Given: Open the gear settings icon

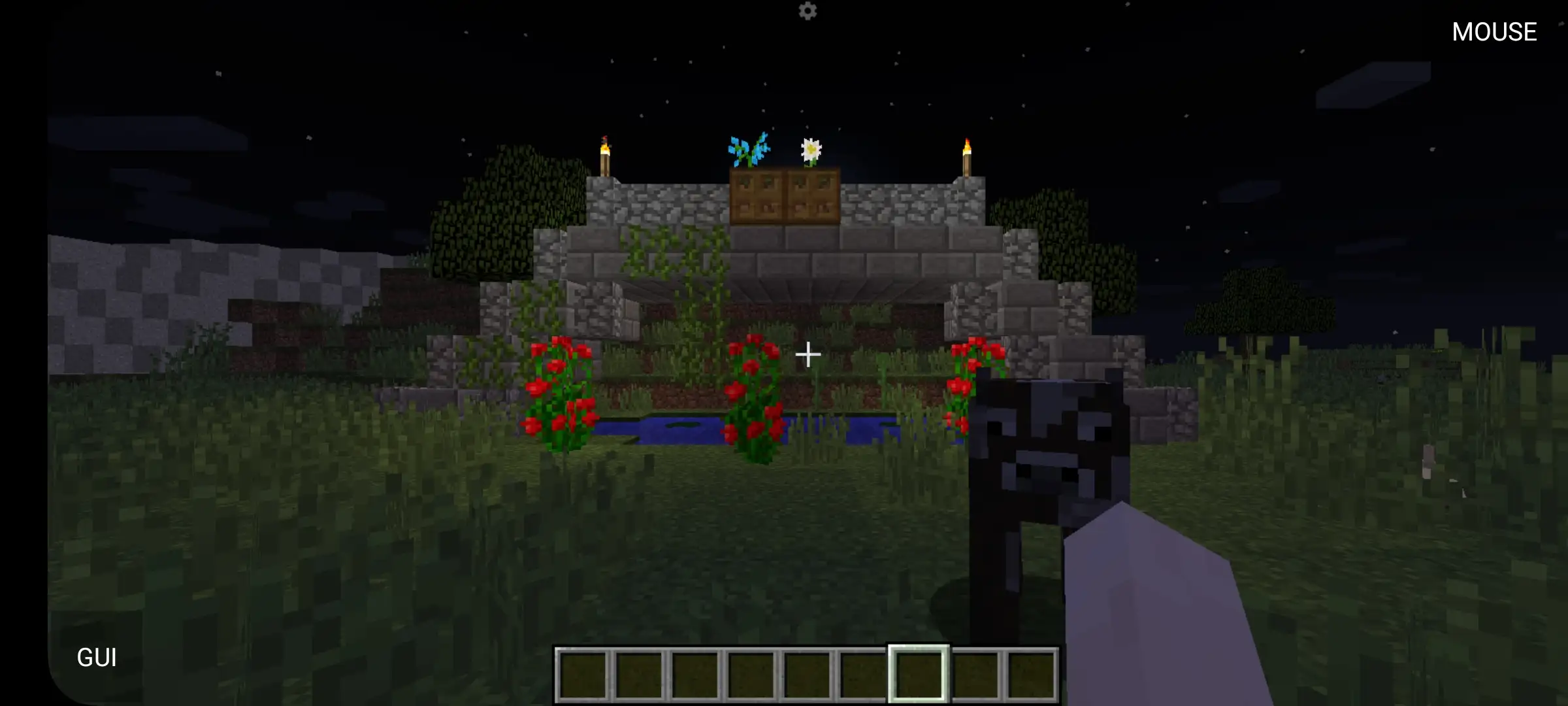Looking at the screenshot, I should point(808,11).
